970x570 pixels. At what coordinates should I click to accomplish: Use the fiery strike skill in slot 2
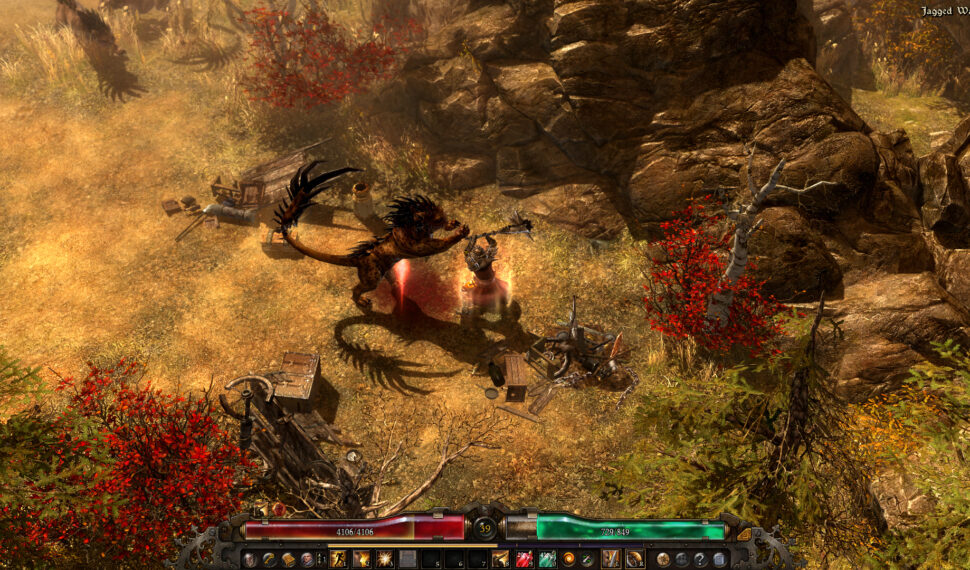click(361, 559)
